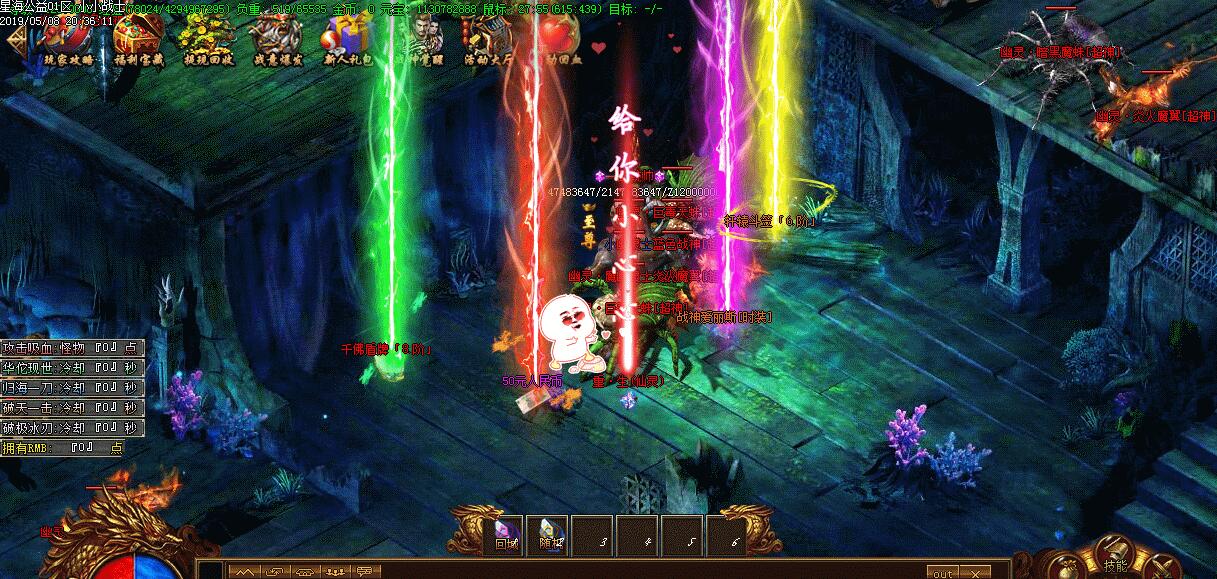
Task: Open the 玩家攻略 player guide icon
Action: [x=67, y=38]
